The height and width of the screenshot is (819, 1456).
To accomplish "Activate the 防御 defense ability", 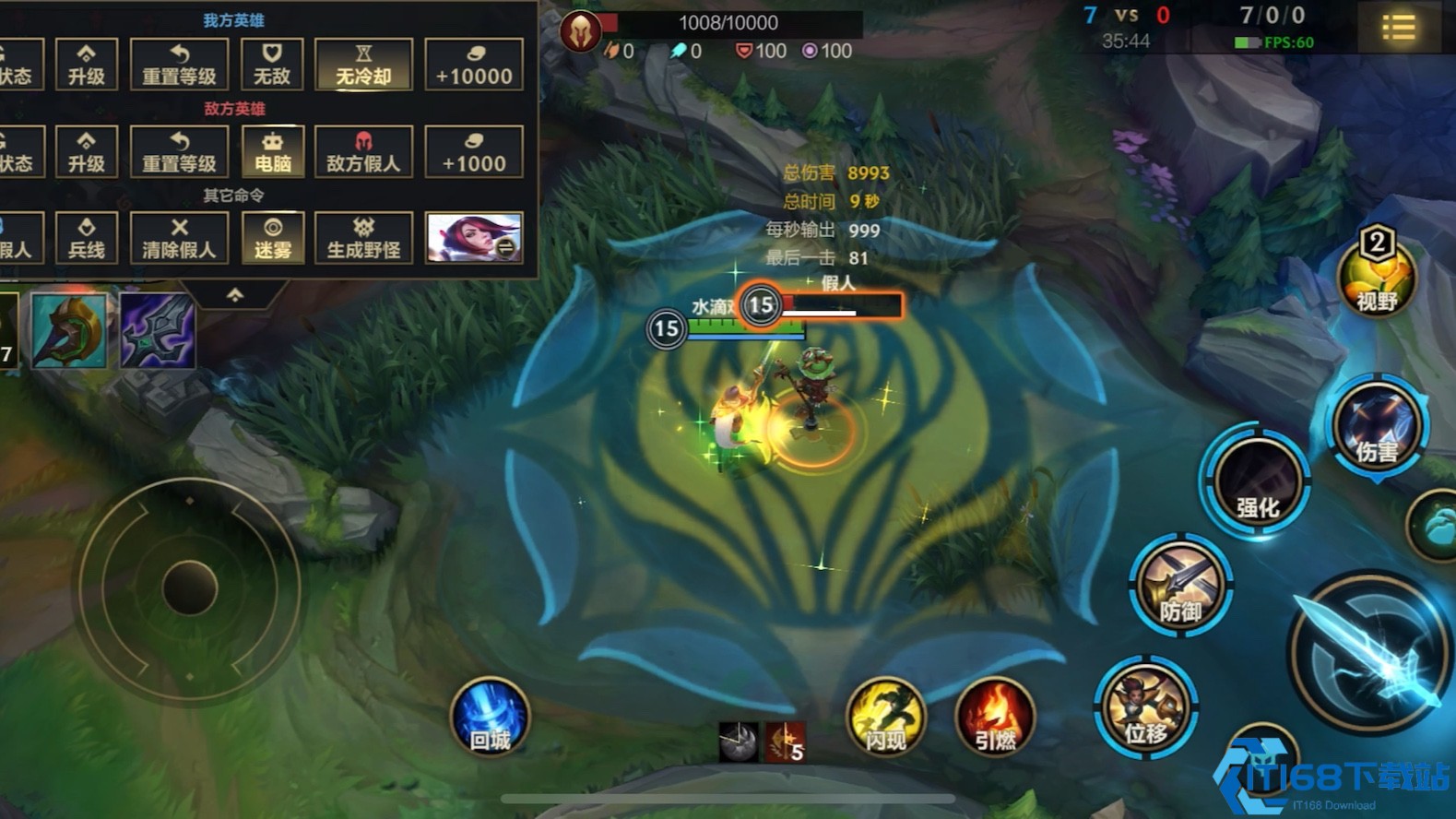I will coord(1181,586).
